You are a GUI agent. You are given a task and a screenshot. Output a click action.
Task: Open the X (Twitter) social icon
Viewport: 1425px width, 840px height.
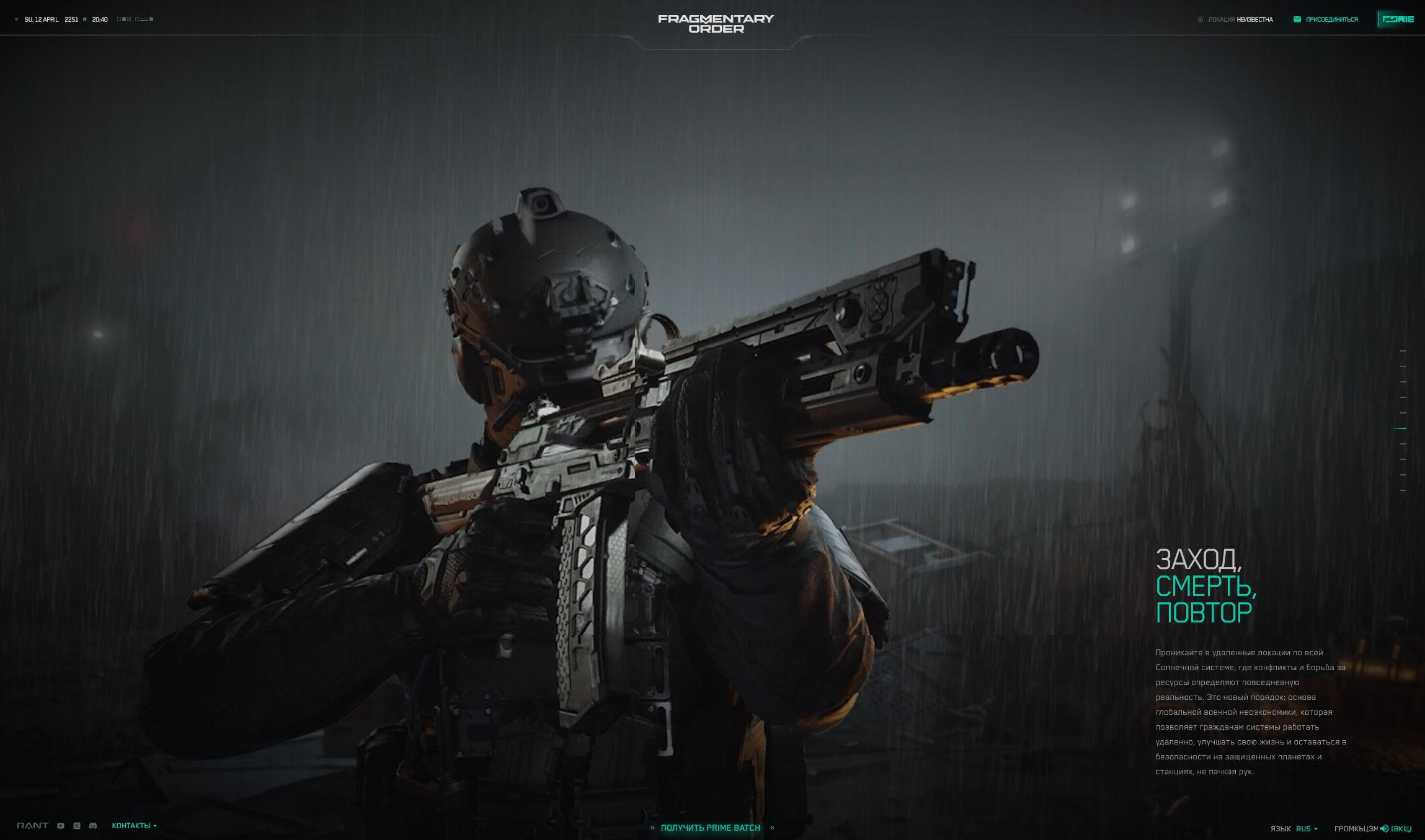point(77,826)
